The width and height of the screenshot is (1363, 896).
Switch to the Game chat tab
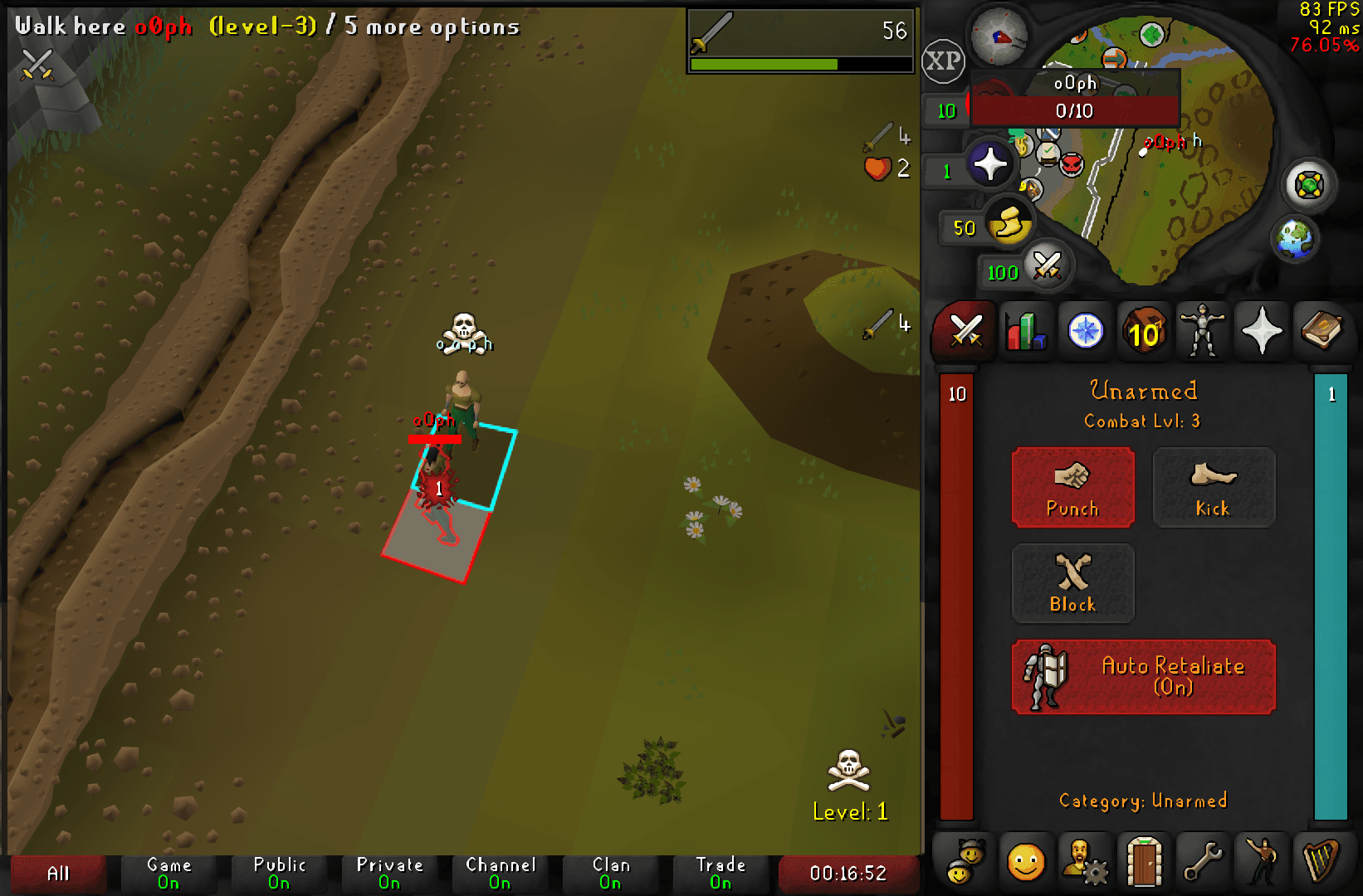point(169,872)
